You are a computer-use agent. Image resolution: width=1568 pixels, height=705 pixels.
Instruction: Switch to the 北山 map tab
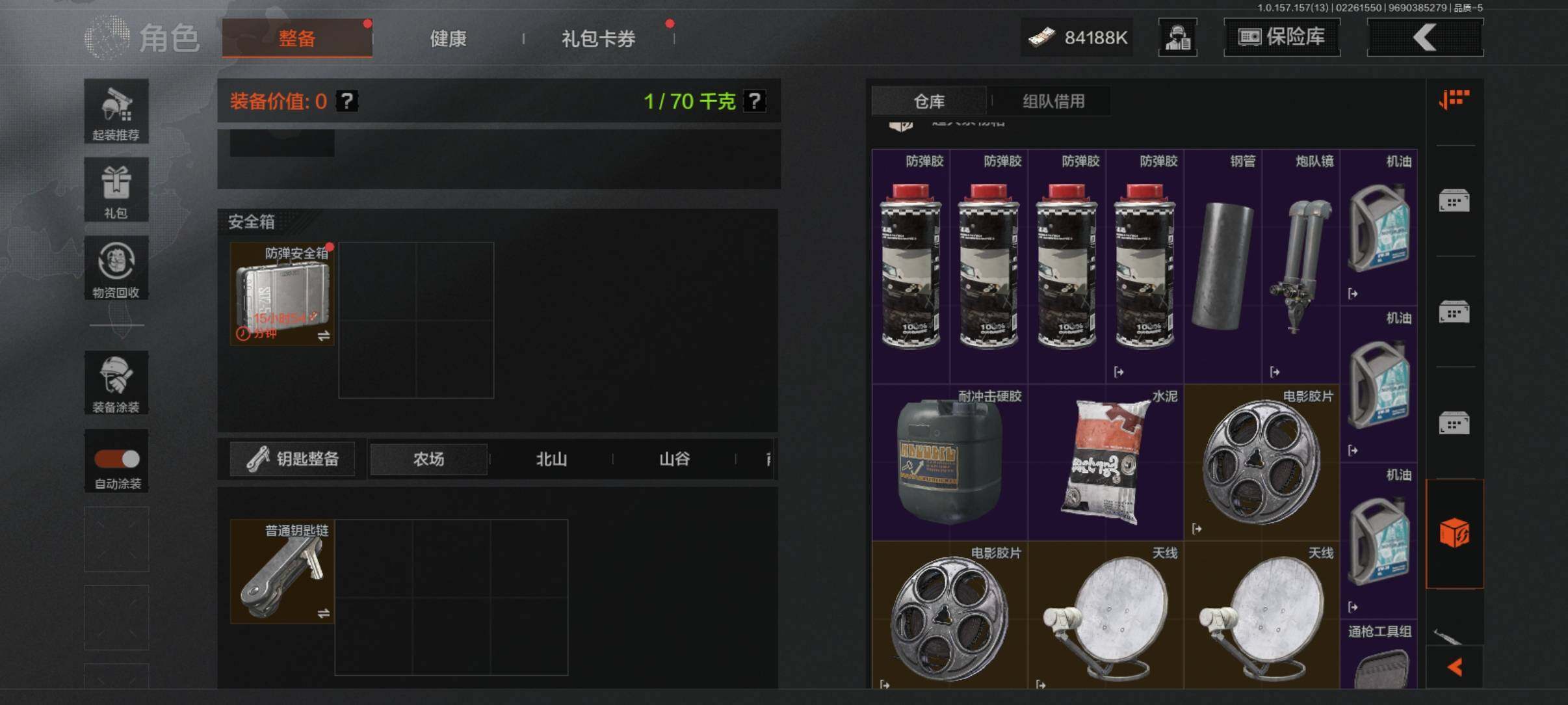point(551,459)
